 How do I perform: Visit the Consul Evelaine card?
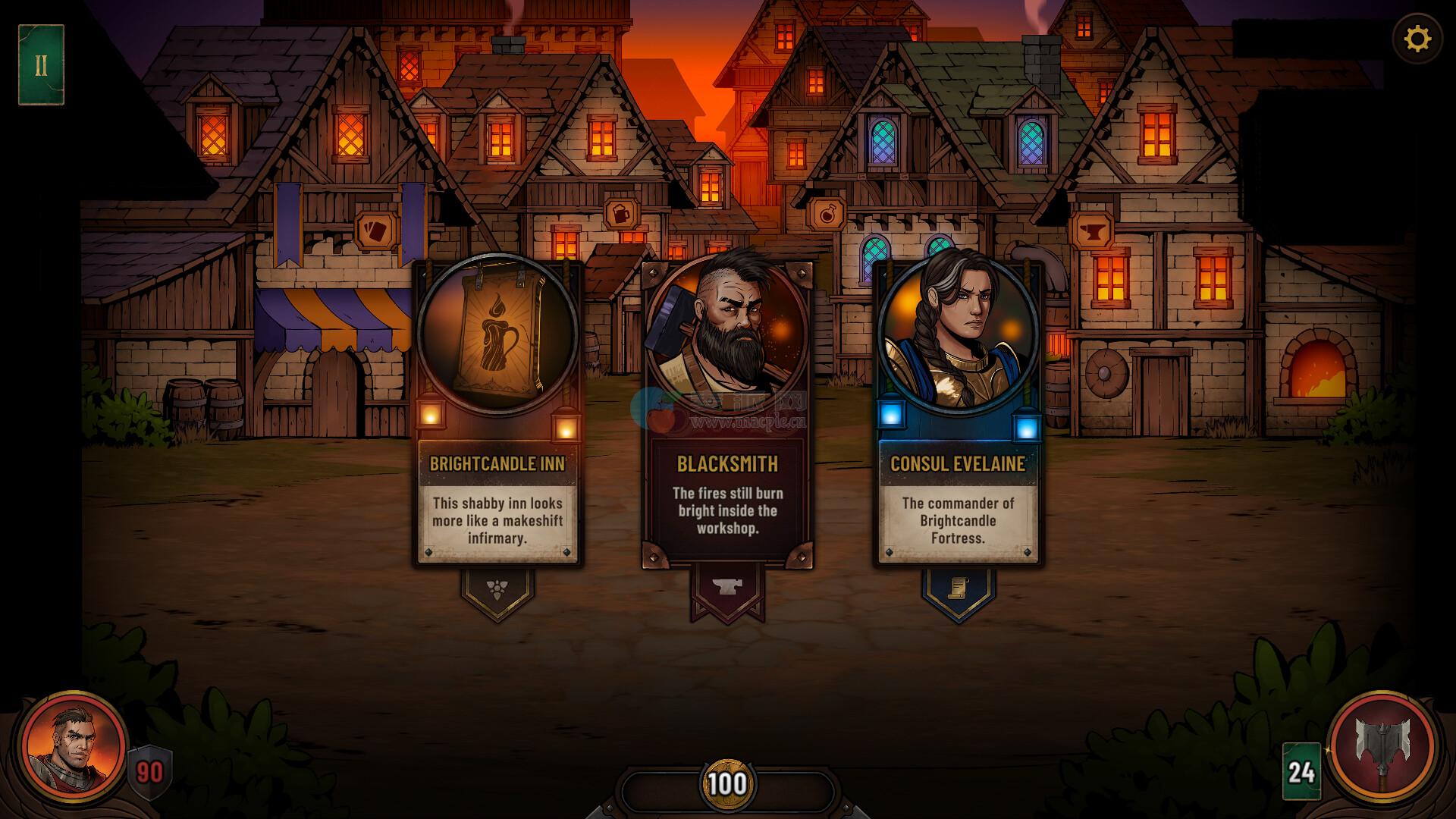959,415
